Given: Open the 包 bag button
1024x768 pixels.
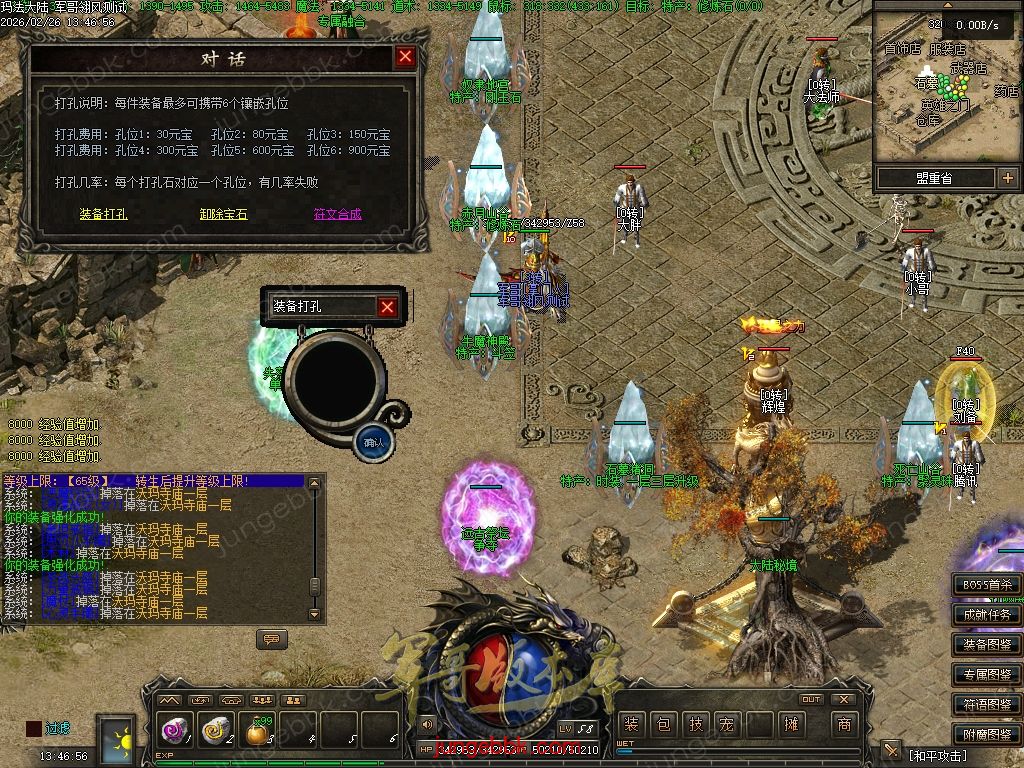Looking at the screenshot, I should (663, 724).
